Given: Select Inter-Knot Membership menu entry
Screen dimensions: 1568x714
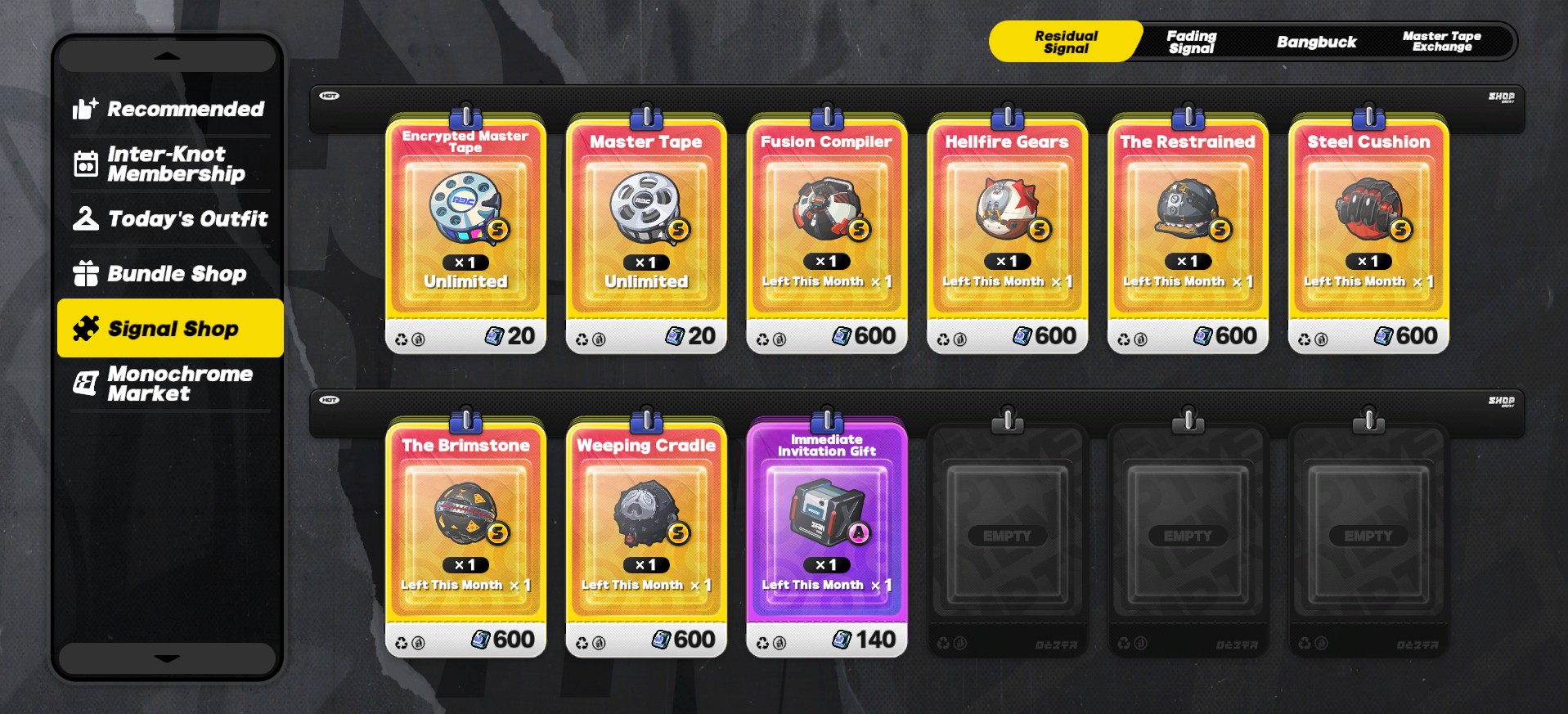Looking at the screenshot, I should [168, 164].
